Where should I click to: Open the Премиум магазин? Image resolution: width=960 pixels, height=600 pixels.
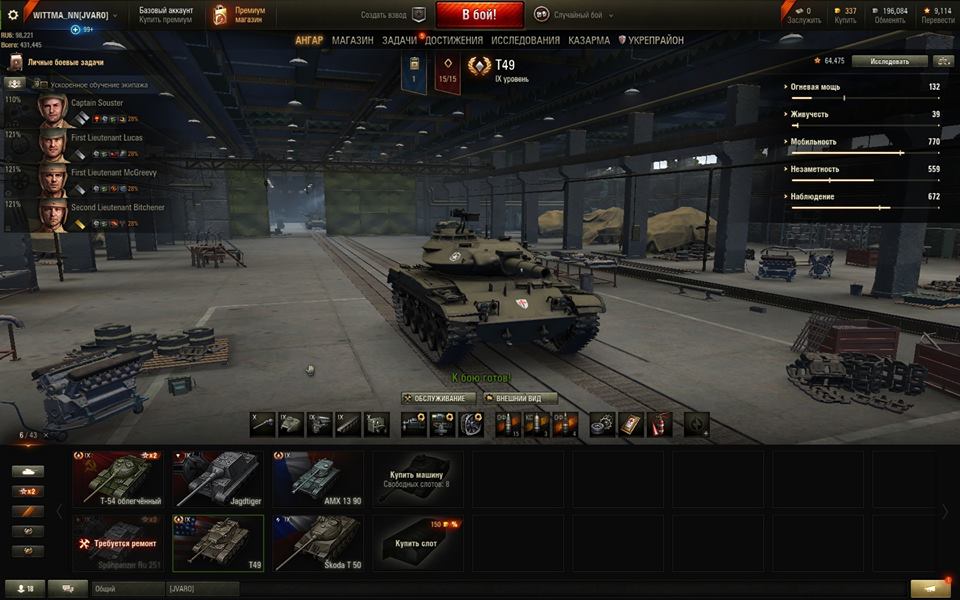(x=239, y=15)
